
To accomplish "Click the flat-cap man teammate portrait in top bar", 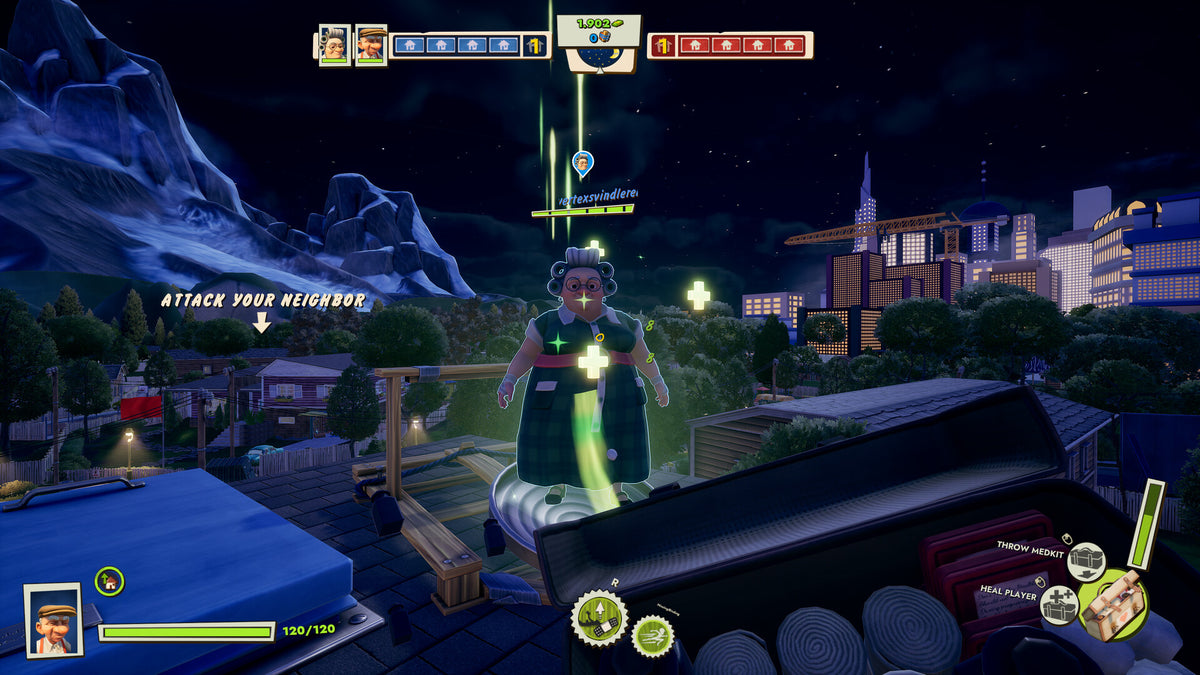I will click(370, 44).
